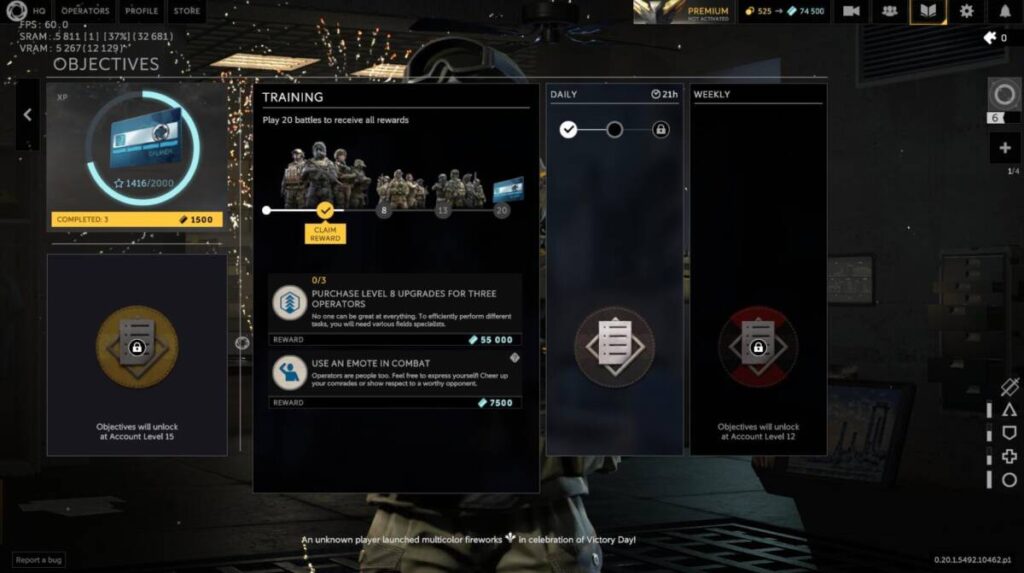Switch to the Operators tab
This screenshot has height=573, width=1024.
click(85, 11)
